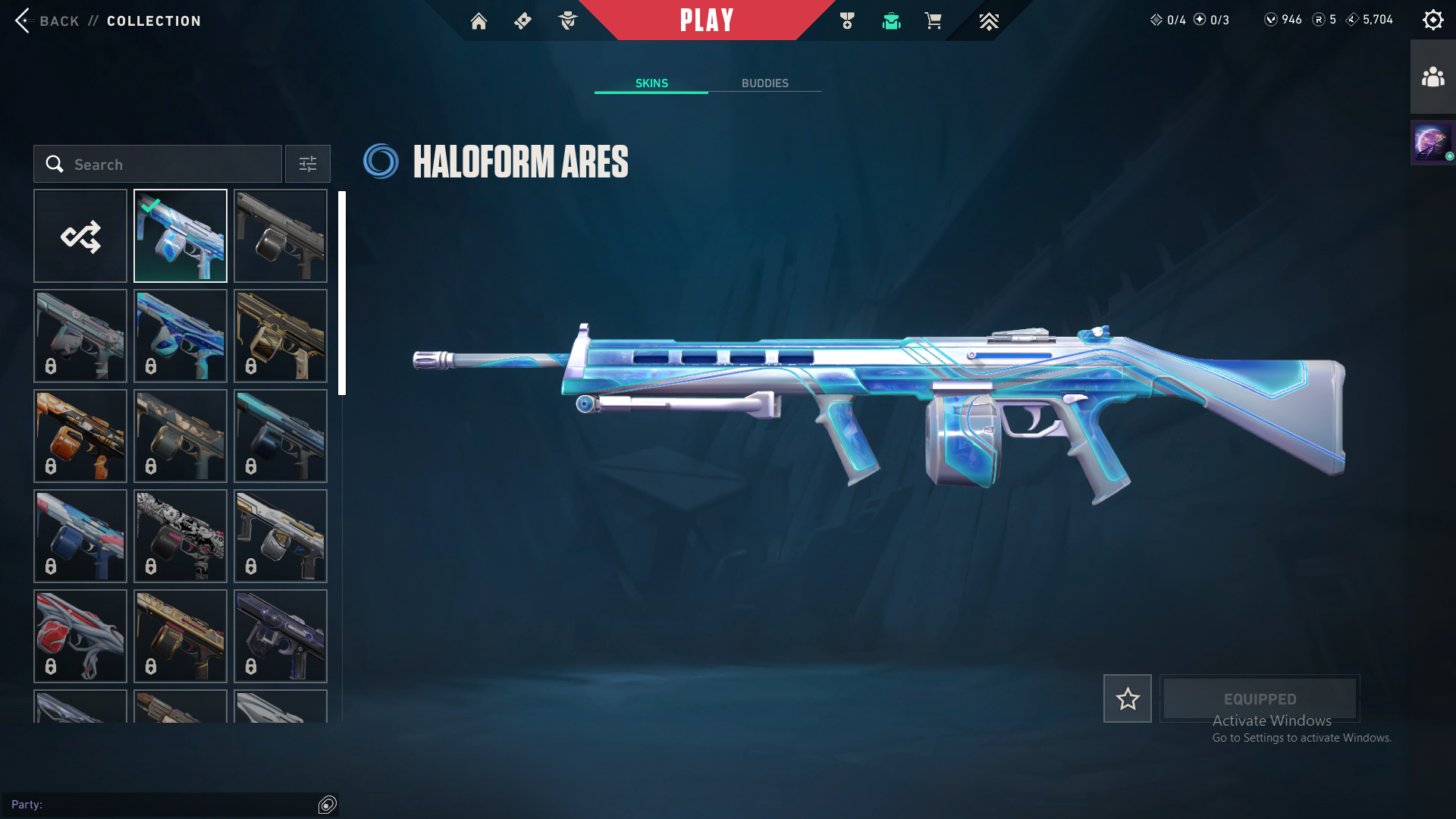
Task: Switch to the Buddies tab
Action: (764, 83)
